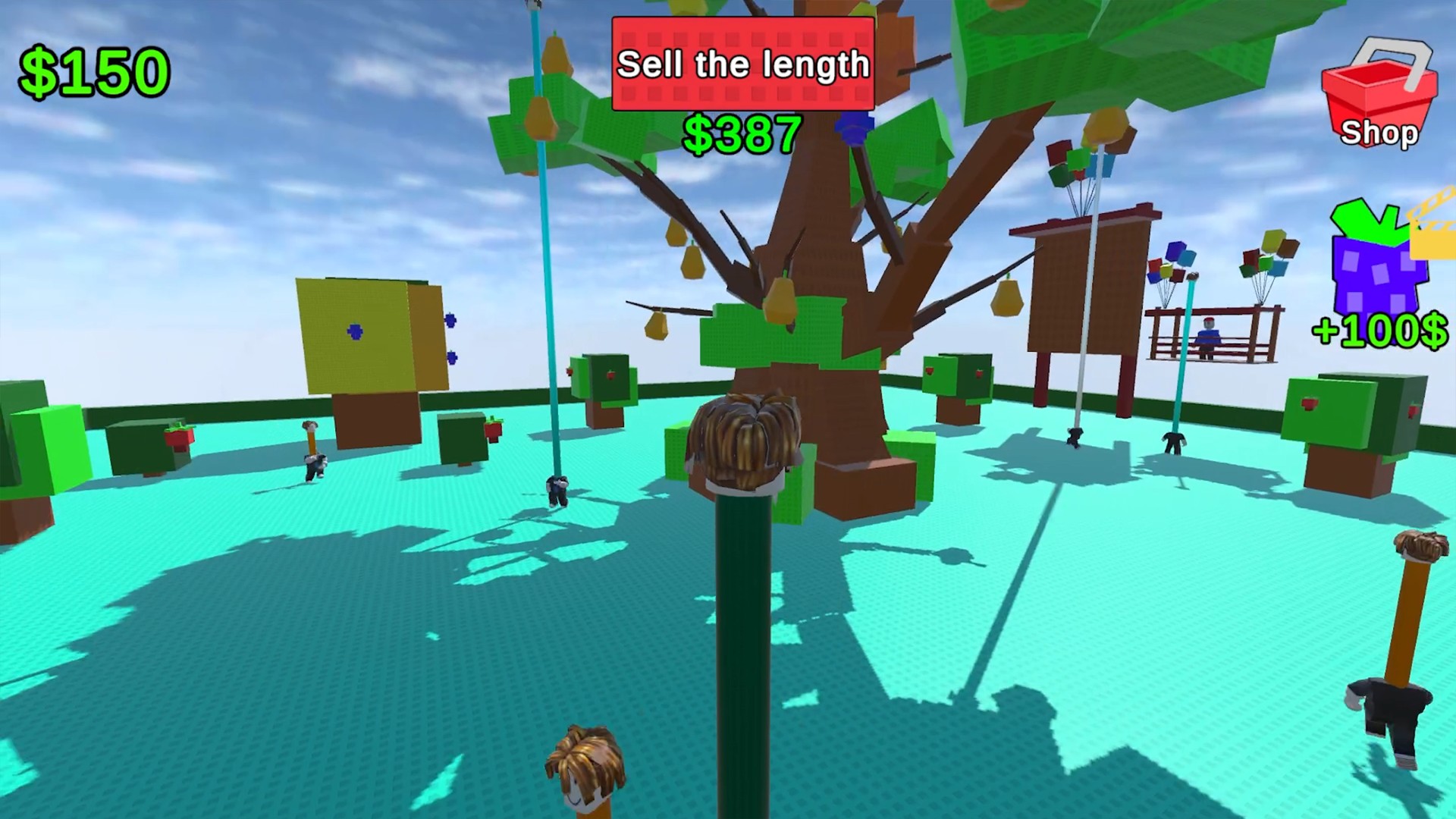Click the Shop text label under the basket

1379,133
